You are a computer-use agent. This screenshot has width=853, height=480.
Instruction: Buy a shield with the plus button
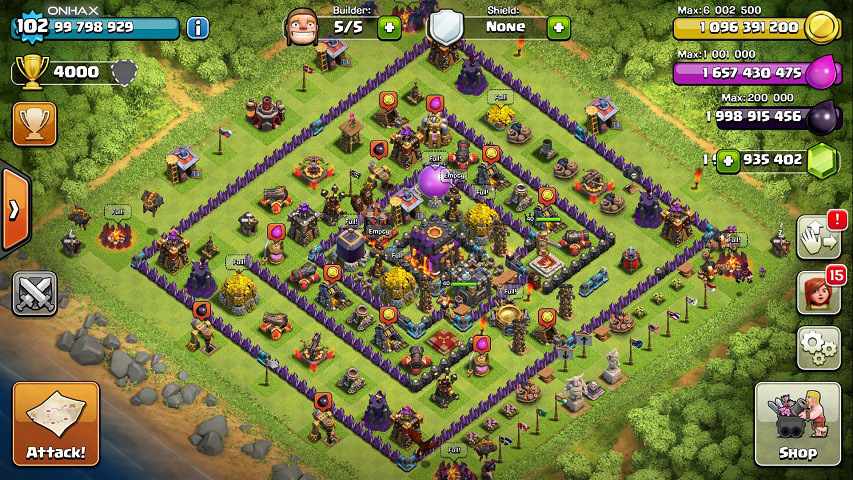coord(558,27)
